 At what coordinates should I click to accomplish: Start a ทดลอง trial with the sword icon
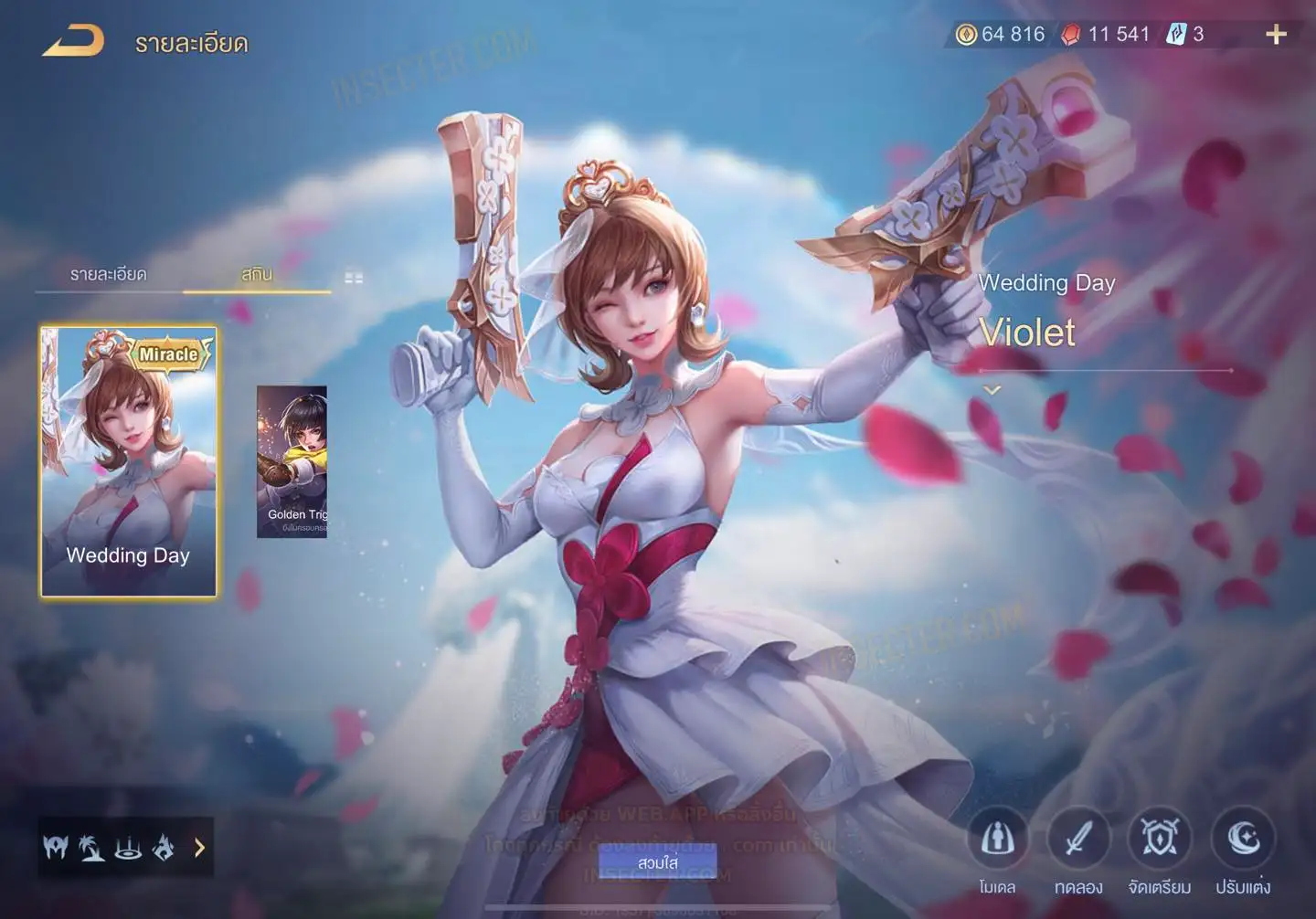1078,839
